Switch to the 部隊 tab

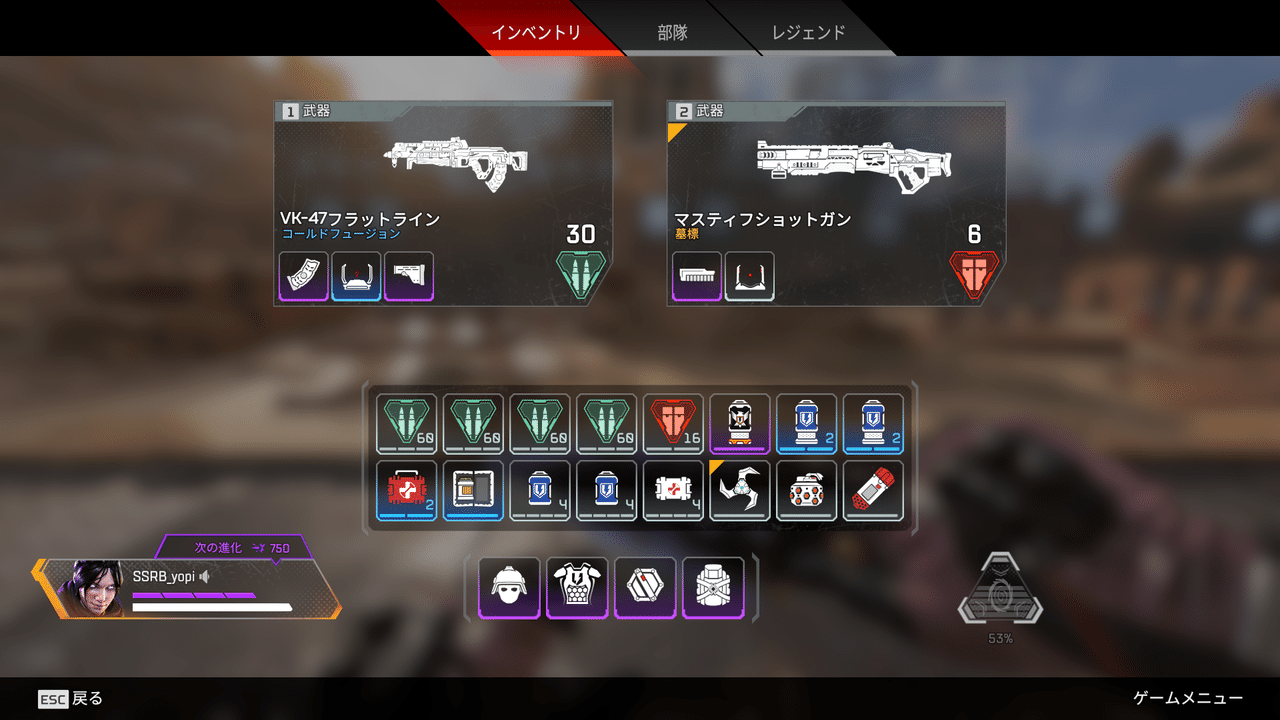[x=671, y=29]
